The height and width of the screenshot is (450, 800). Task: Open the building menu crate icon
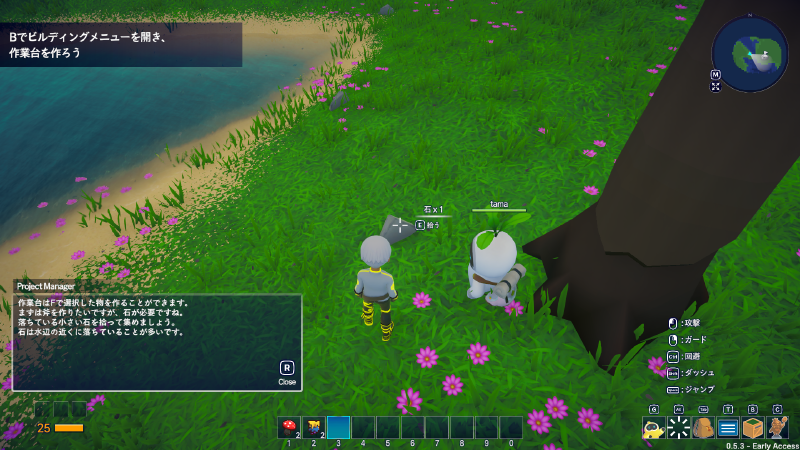coord(753,428)
